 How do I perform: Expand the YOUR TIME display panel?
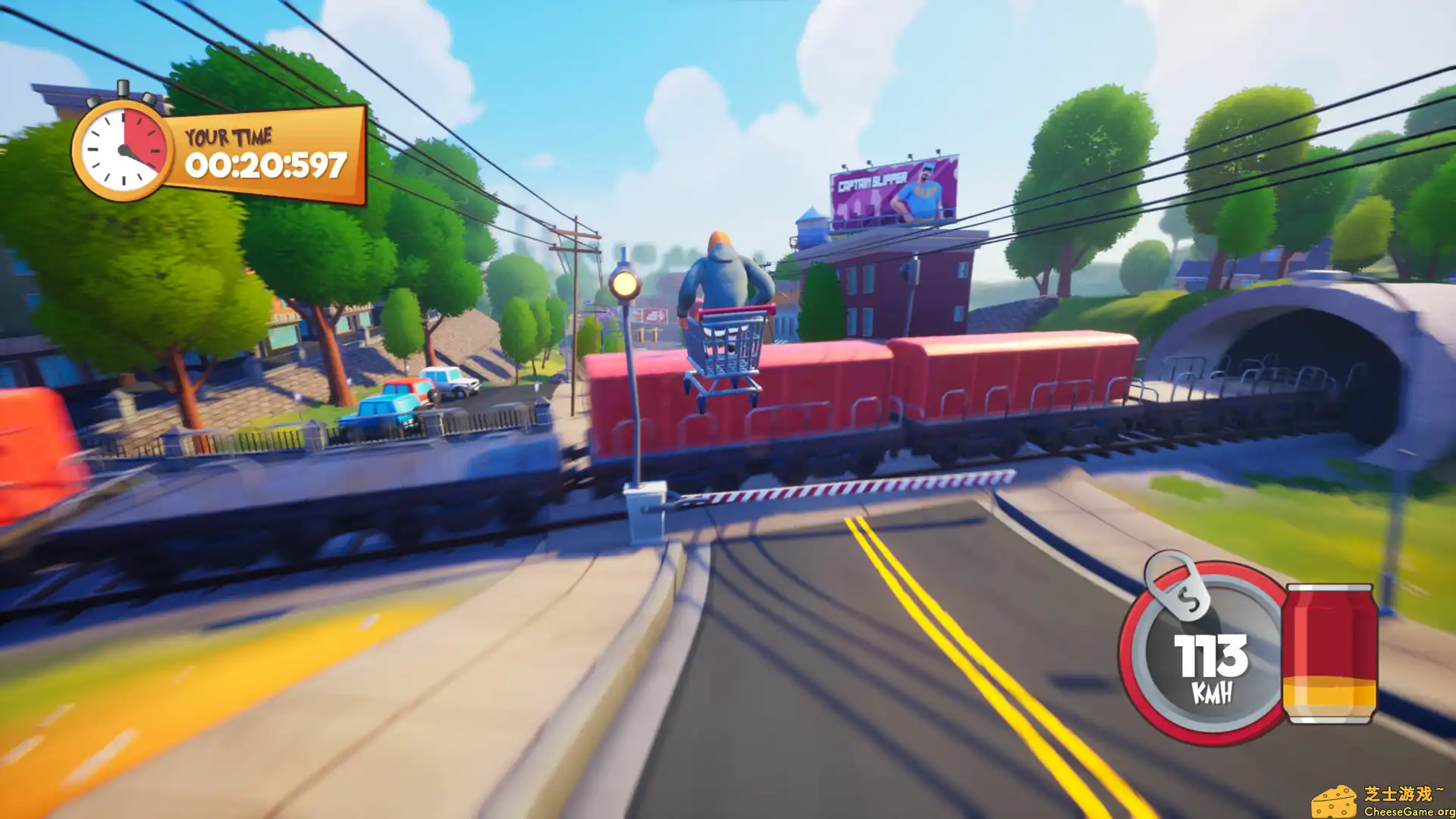point(258,150)
